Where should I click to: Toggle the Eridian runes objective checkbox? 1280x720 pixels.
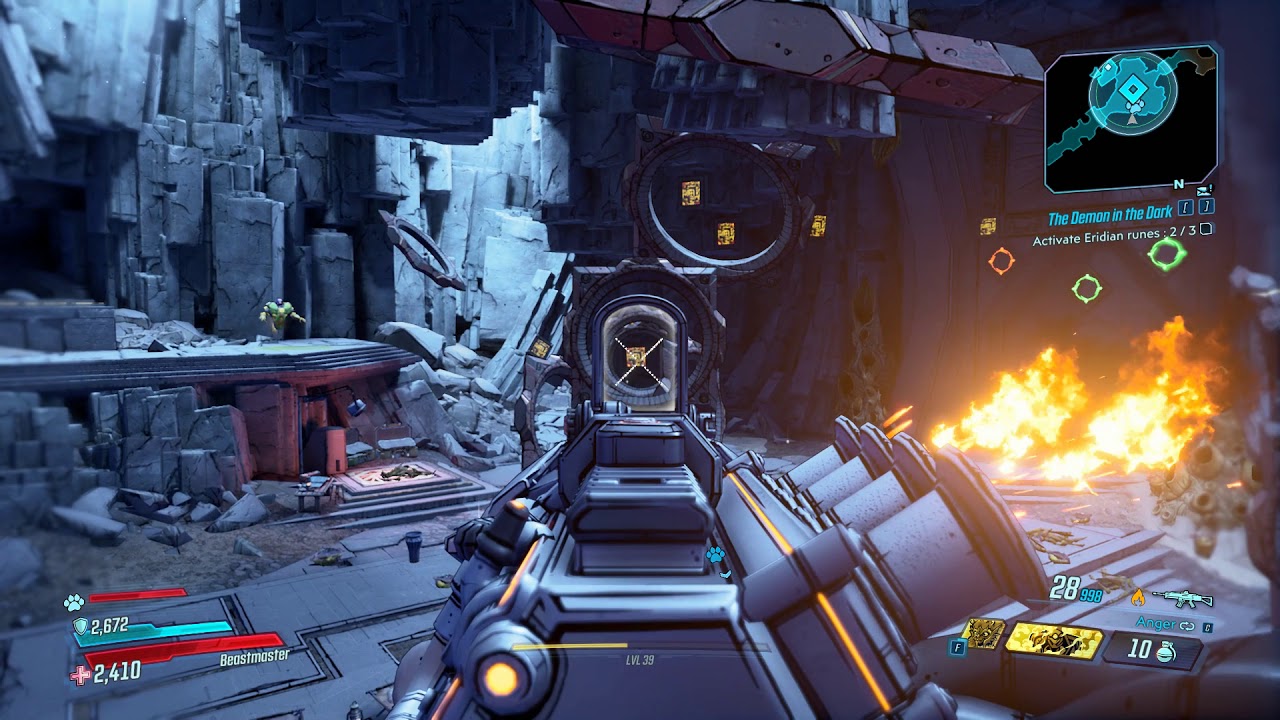[x=1205, y=230]
